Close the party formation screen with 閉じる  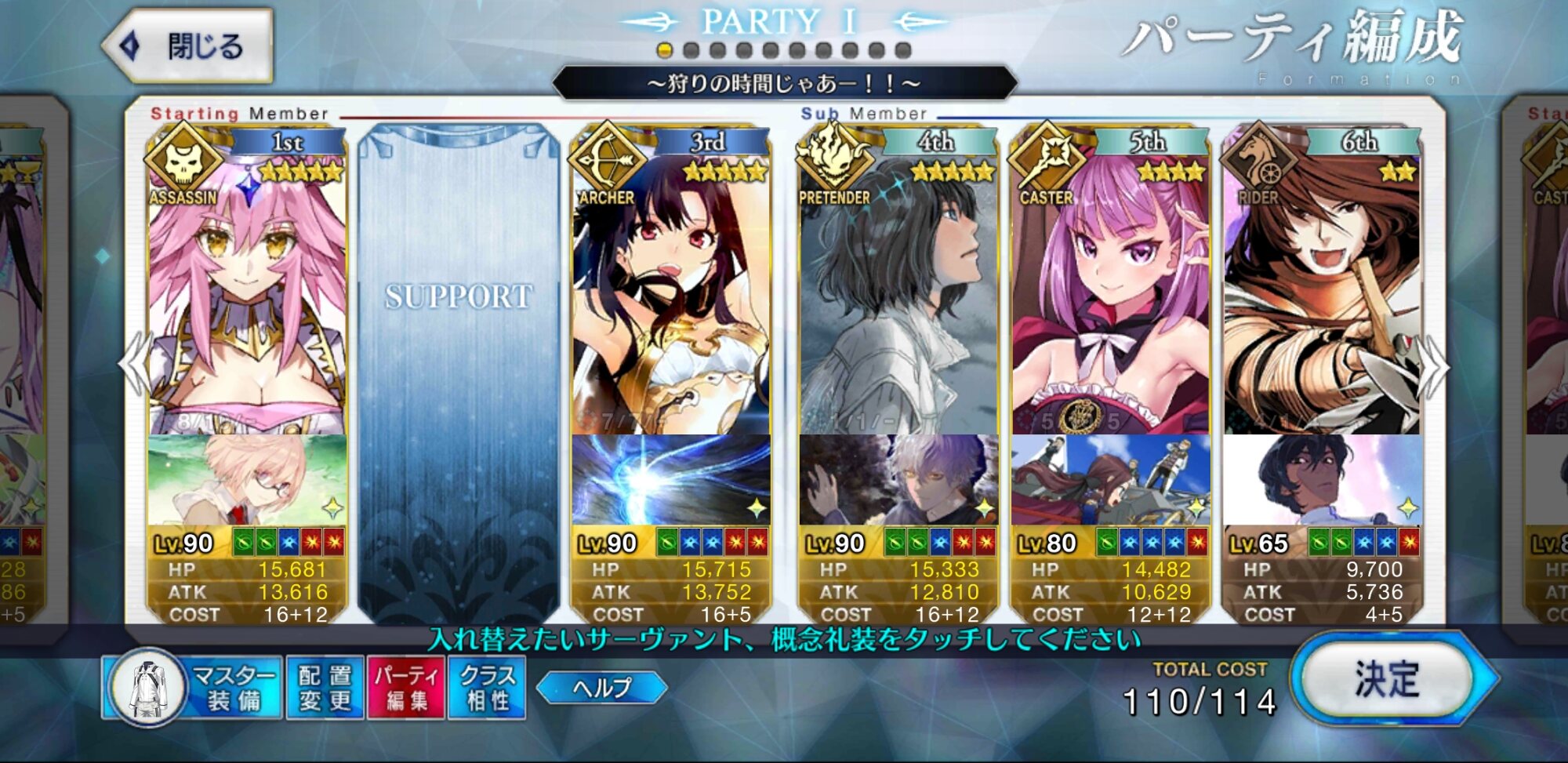[189, 46]
